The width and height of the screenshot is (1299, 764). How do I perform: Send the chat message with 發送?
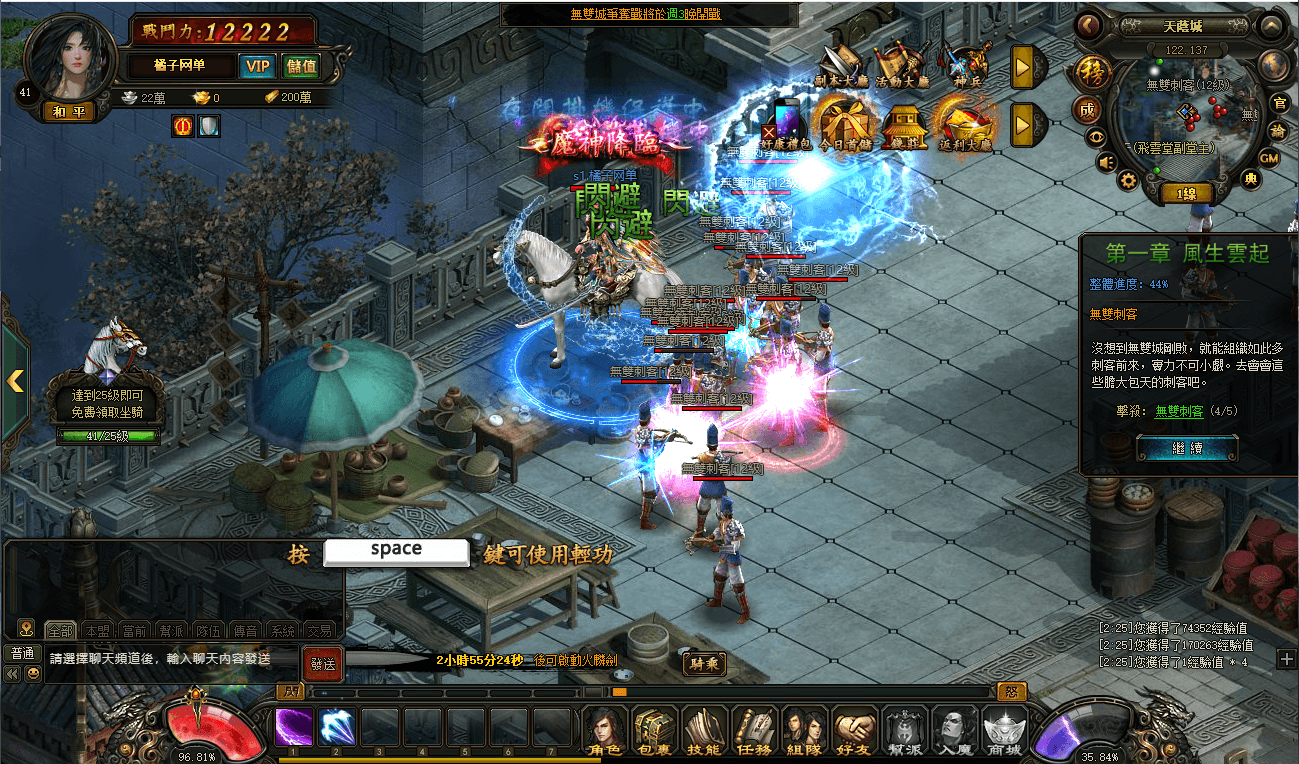pyautogui.click(x=322, y=662)
